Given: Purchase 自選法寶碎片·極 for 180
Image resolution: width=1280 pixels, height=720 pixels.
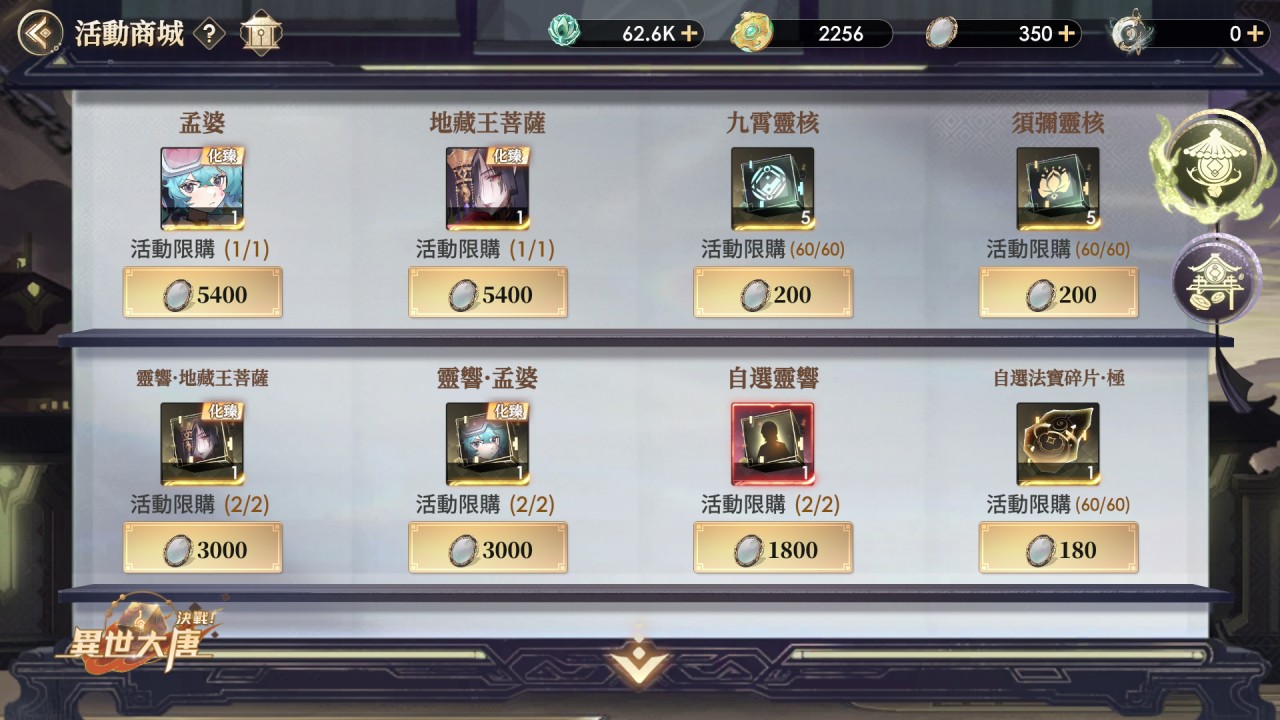Looking at the screenshot, I should pos(1058,549).
